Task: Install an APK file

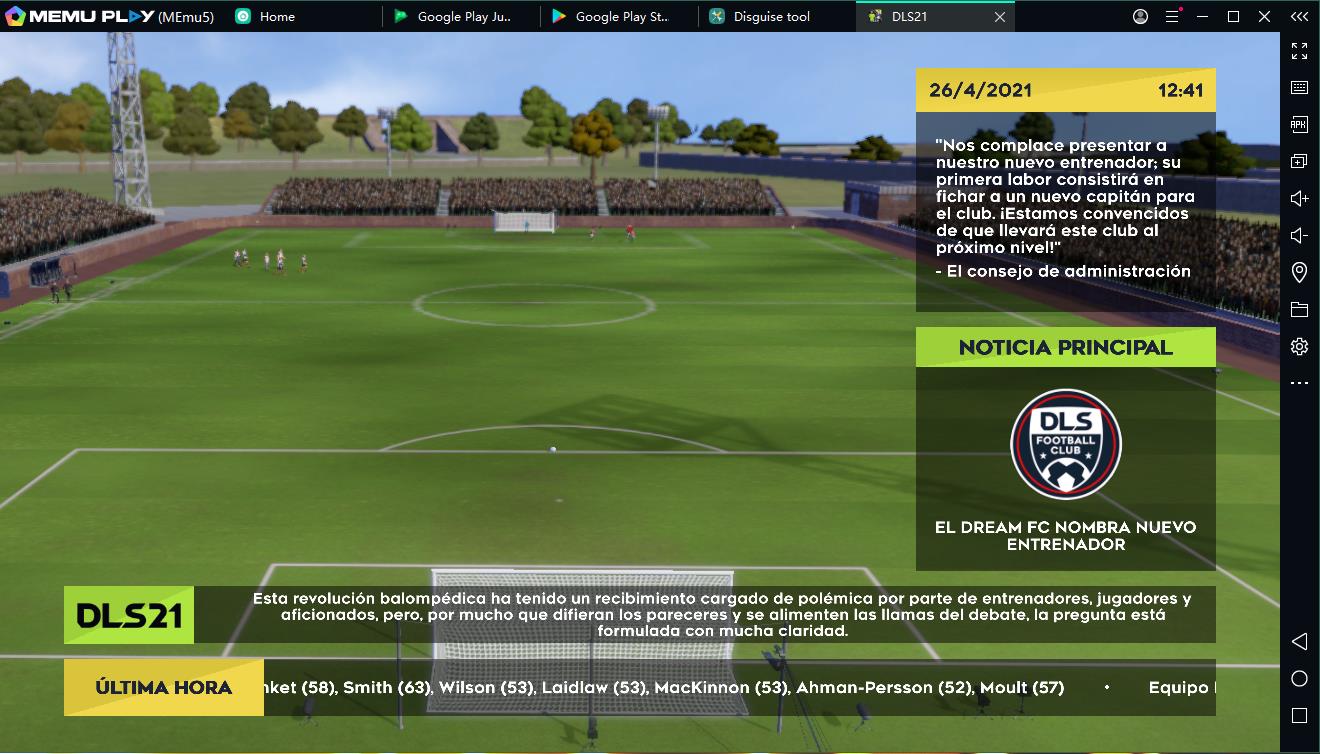Action: [x=1298, y=124]
